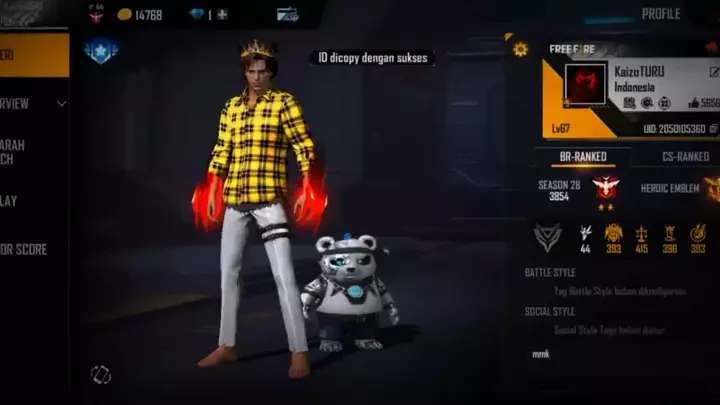Rotate character using the bottom-left view icon
Viewport: 720px width, 405px height.
pyautogui.click(x=100, y=374)
